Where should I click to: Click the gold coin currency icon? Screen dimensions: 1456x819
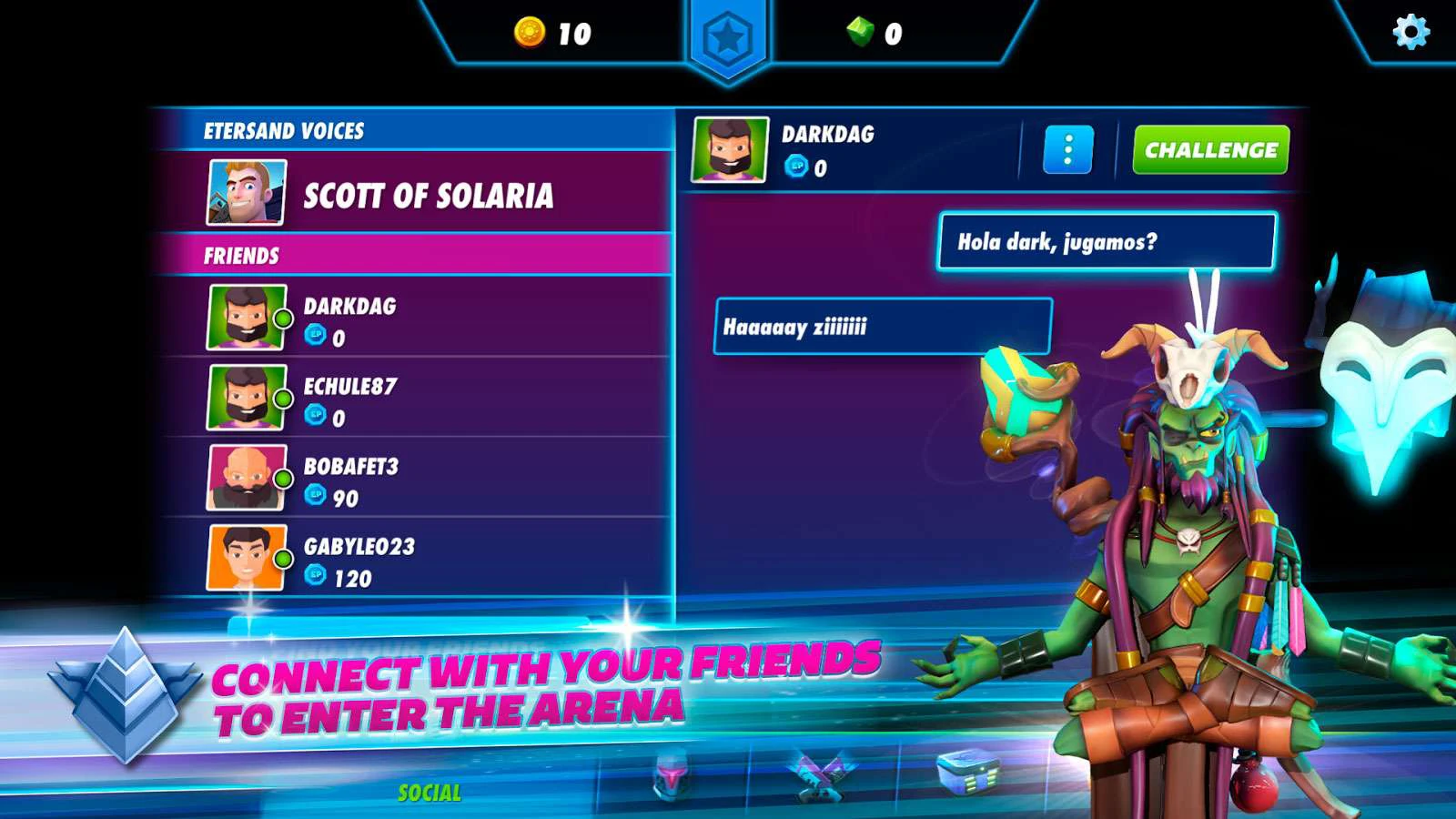click(x=529, y=33)
